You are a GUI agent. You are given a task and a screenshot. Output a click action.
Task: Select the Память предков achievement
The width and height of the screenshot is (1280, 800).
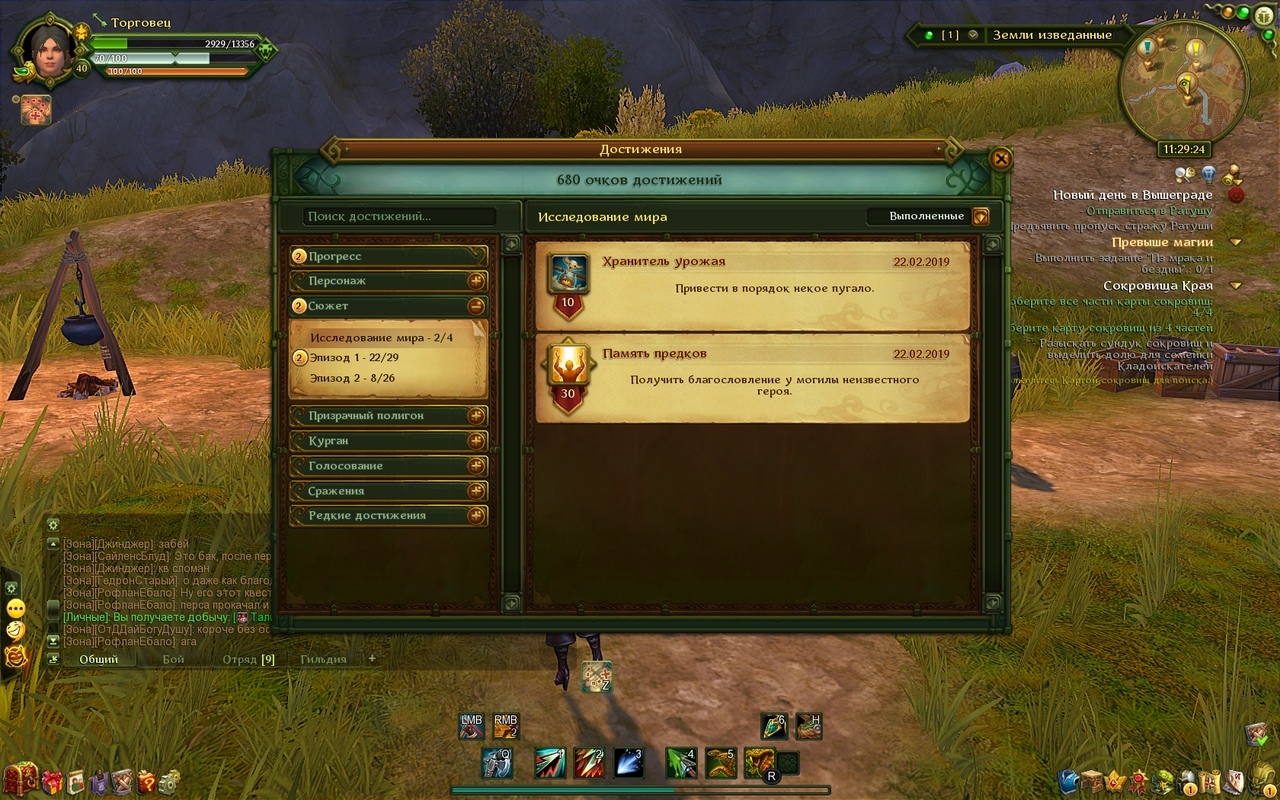pyautogui.click(x=752, y=378)
